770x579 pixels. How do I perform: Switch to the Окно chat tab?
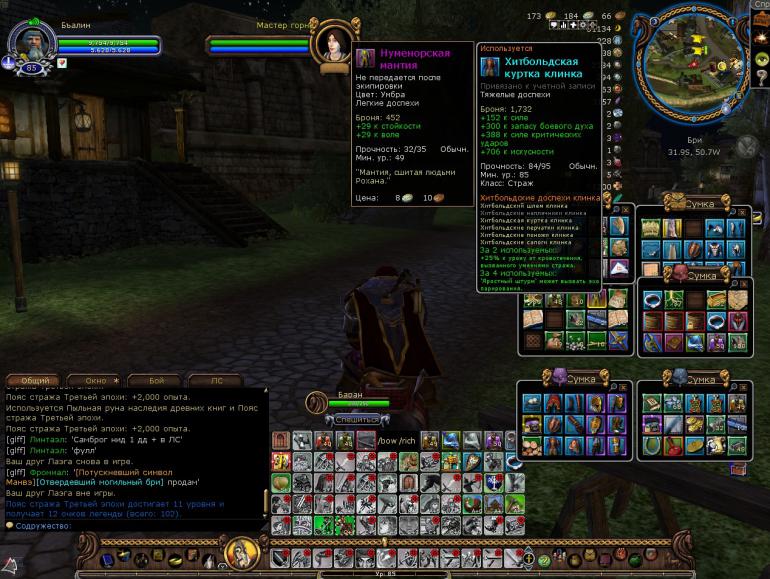pos(97,380)
